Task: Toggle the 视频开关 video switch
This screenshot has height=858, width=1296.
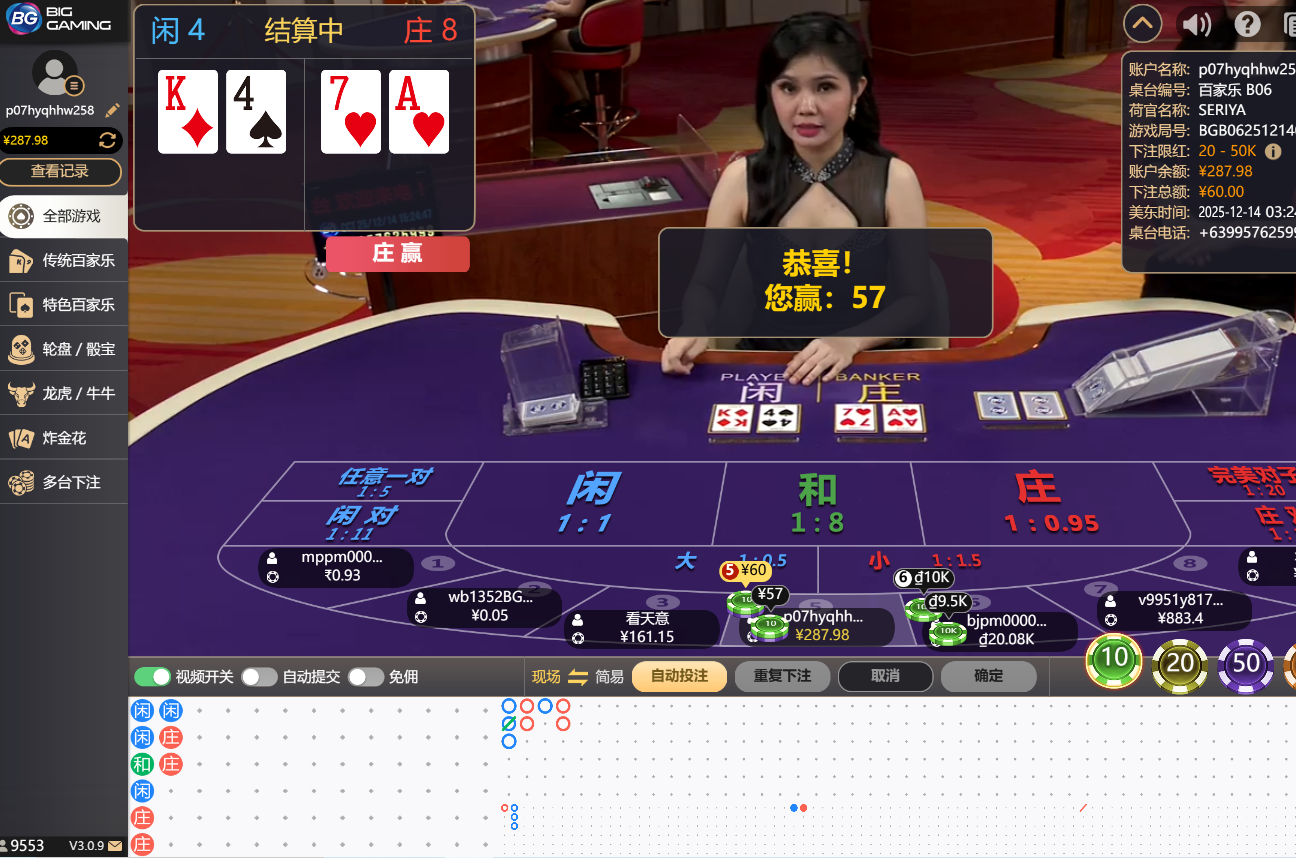Action: coord(153,677)
